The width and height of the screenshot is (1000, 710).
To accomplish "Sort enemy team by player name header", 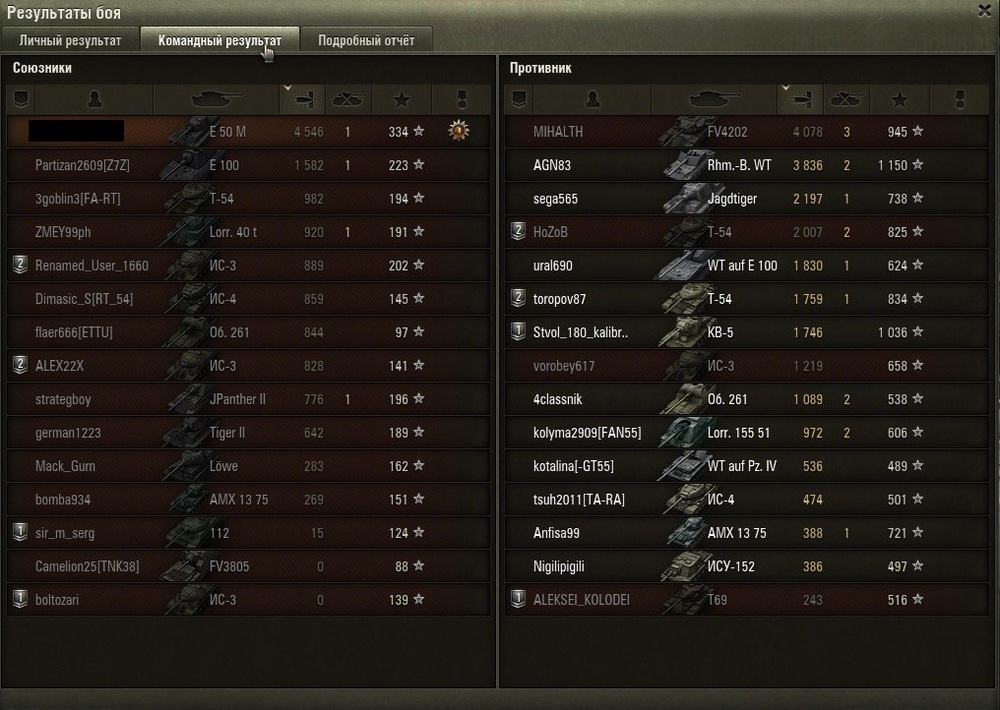I will [592, 99].
